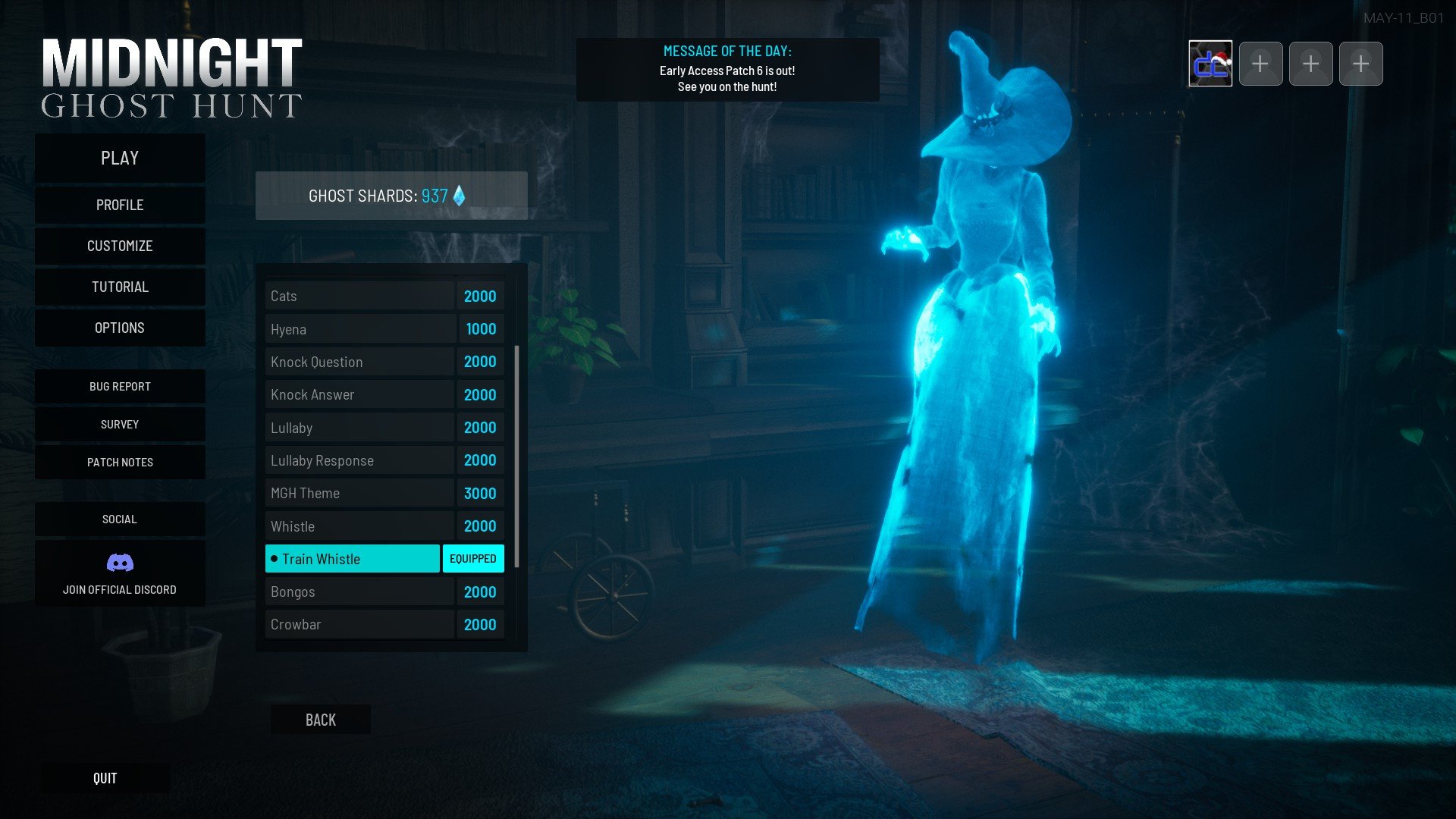Open the SOCIAL panel
The height and width of the screenshot is (819, 1456).
tap(120, 519)
